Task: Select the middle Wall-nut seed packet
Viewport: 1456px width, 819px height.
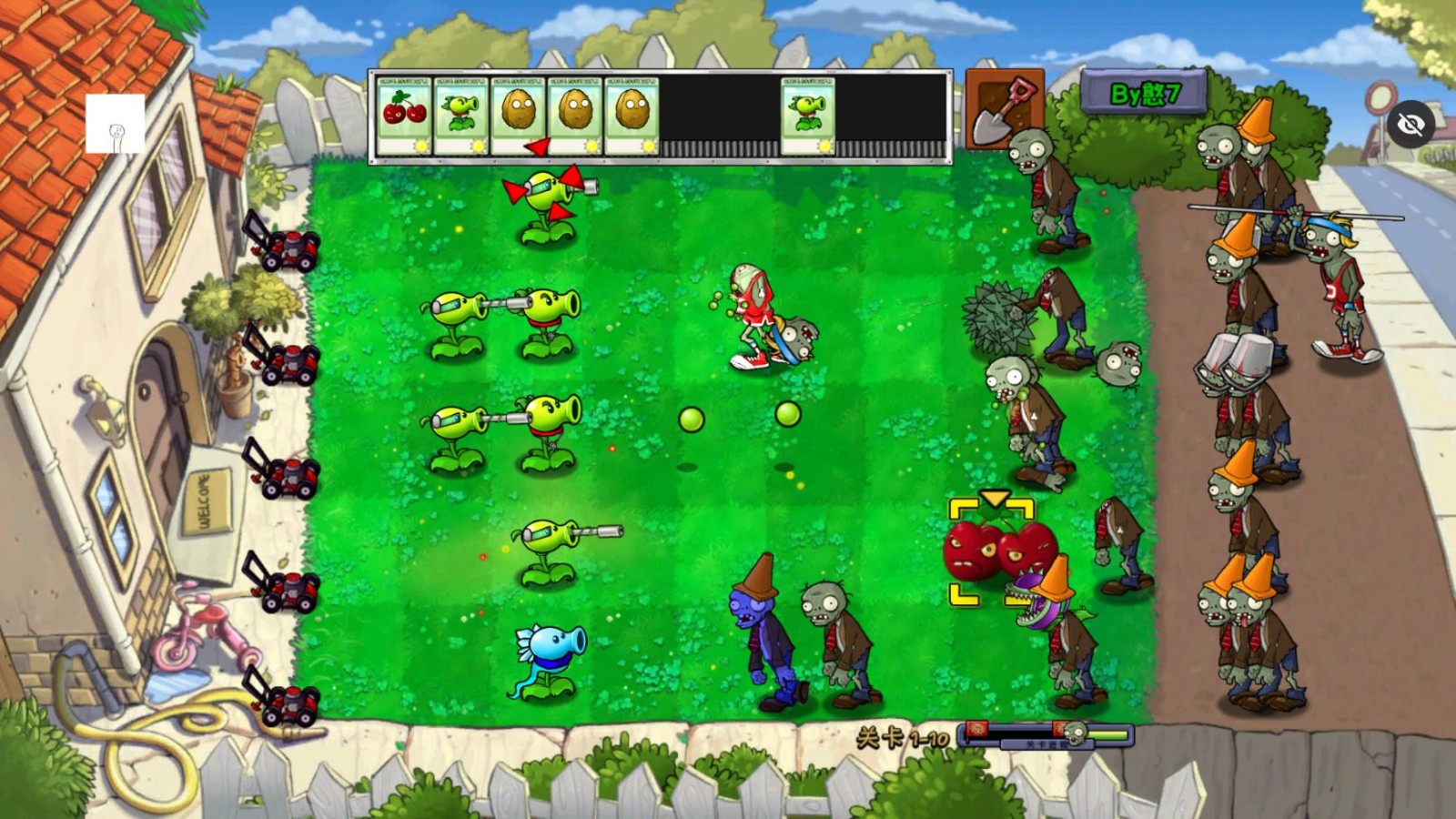Action: (576, 112)
